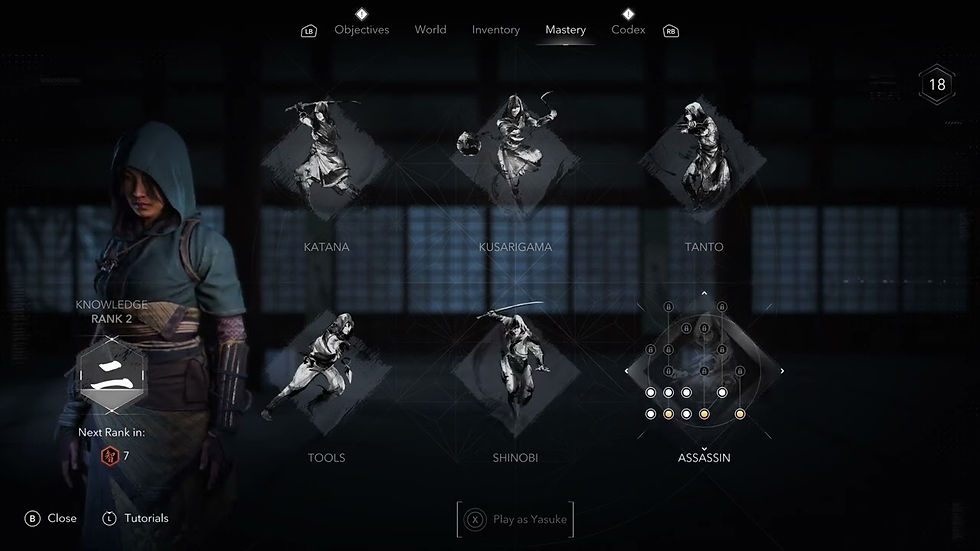
Task: Select the Mastery tab
Action: click(565, 30)
